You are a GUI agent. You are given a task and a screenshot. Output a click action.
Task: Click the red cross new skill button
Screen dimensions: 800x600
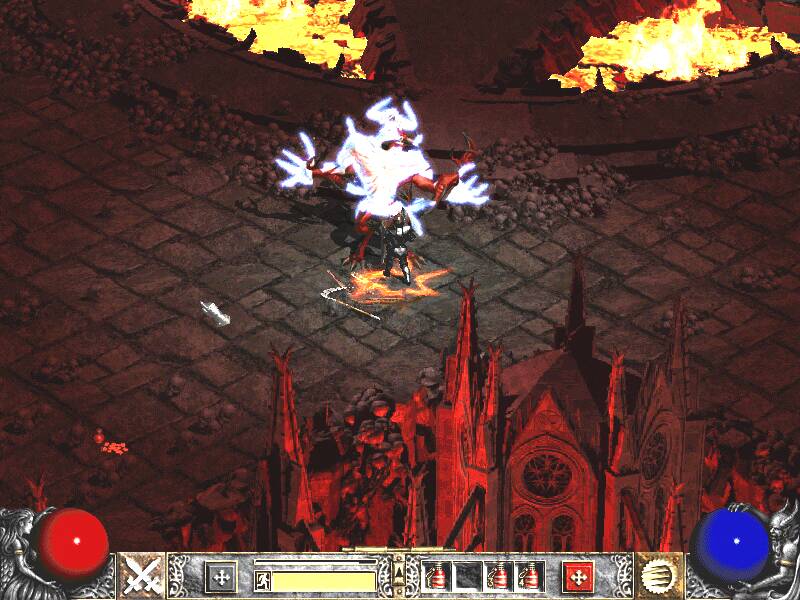tap(578, 576)
